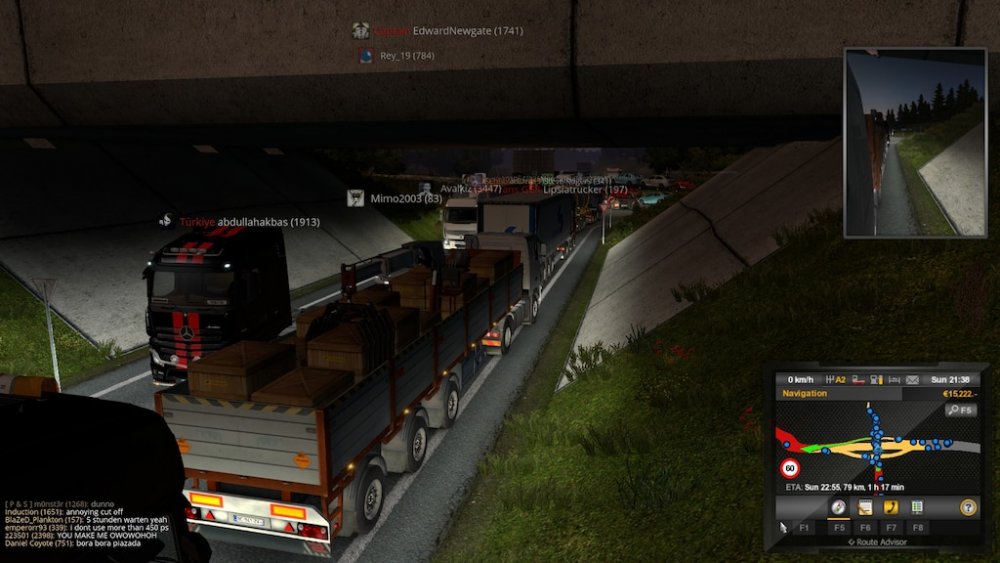Viewport: 1000px width, 563px height.
Task: Select the side mirror view panel
Action: (914, 142)
